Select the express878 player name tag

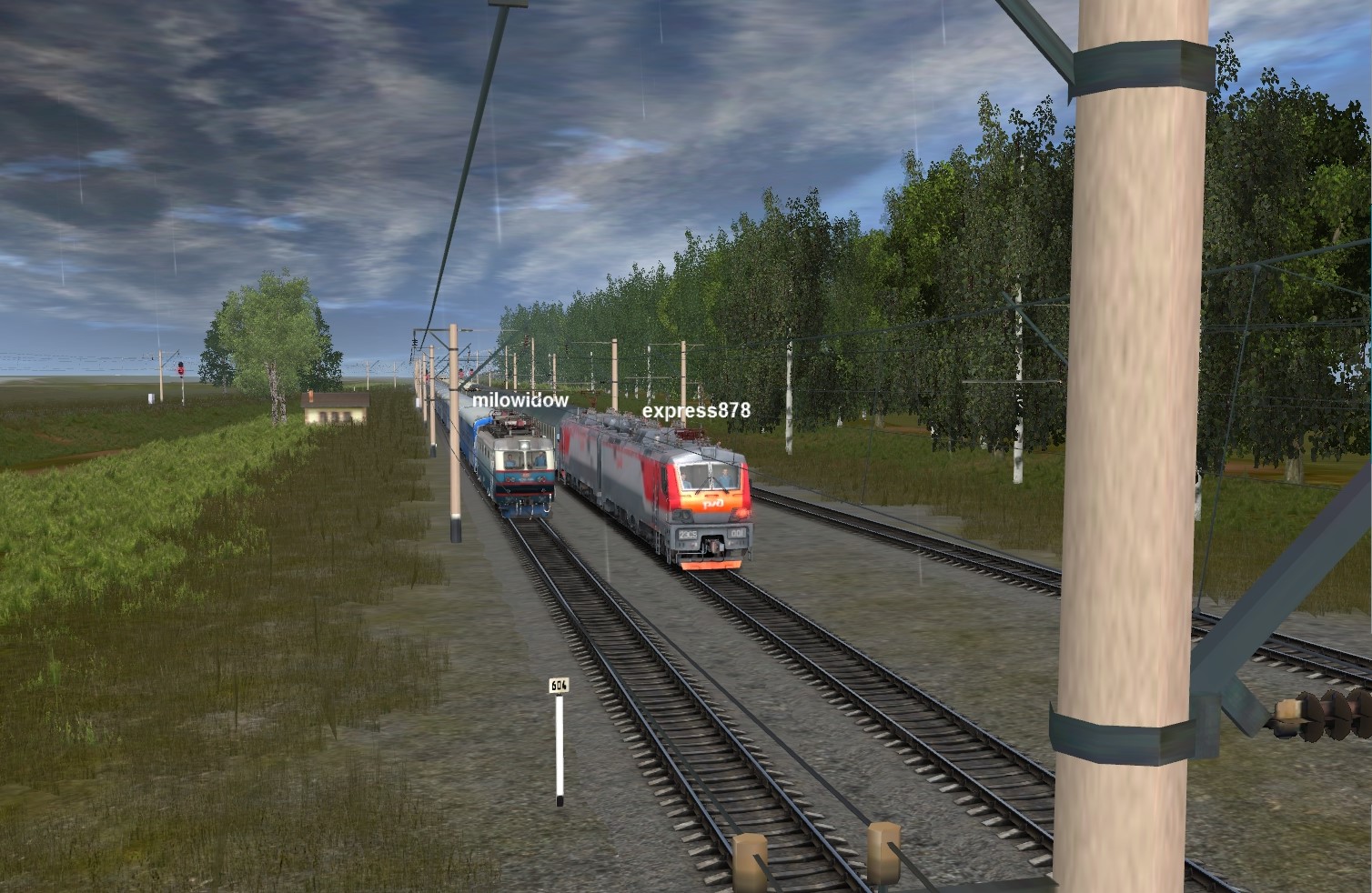[x=696, y=410]
